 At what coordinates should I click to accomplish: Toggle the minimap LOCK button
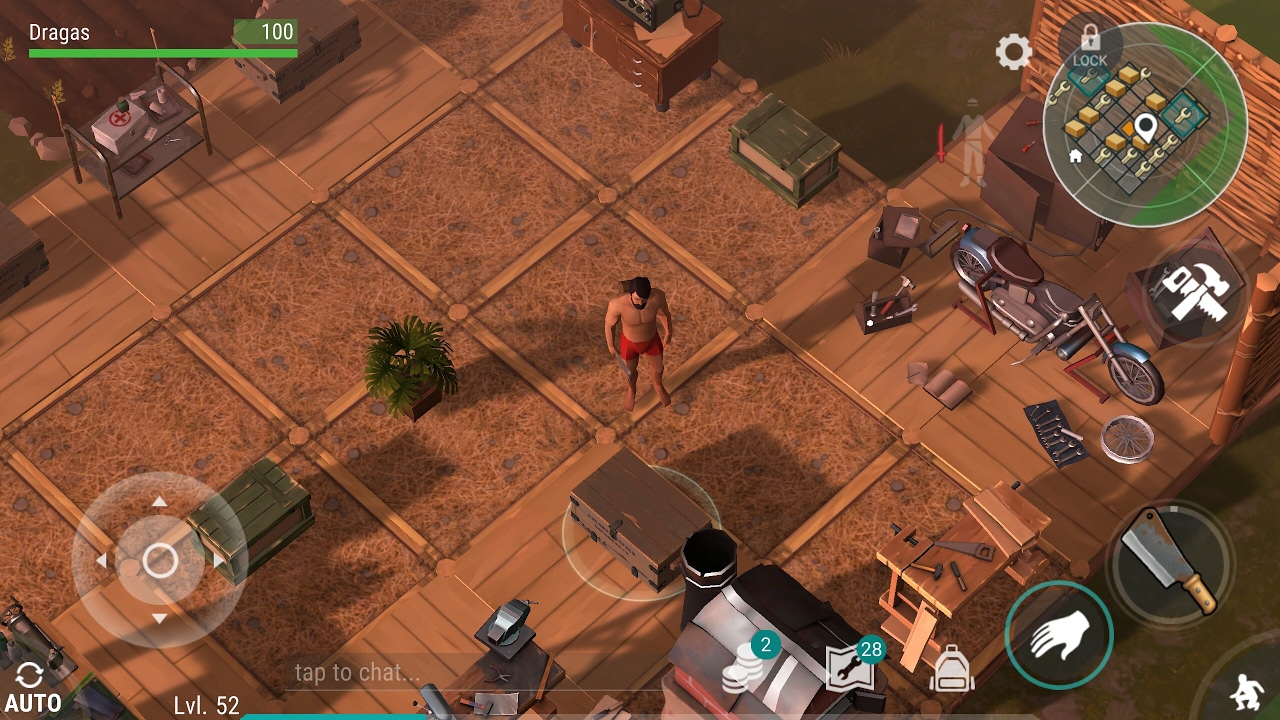(1090, 46)
